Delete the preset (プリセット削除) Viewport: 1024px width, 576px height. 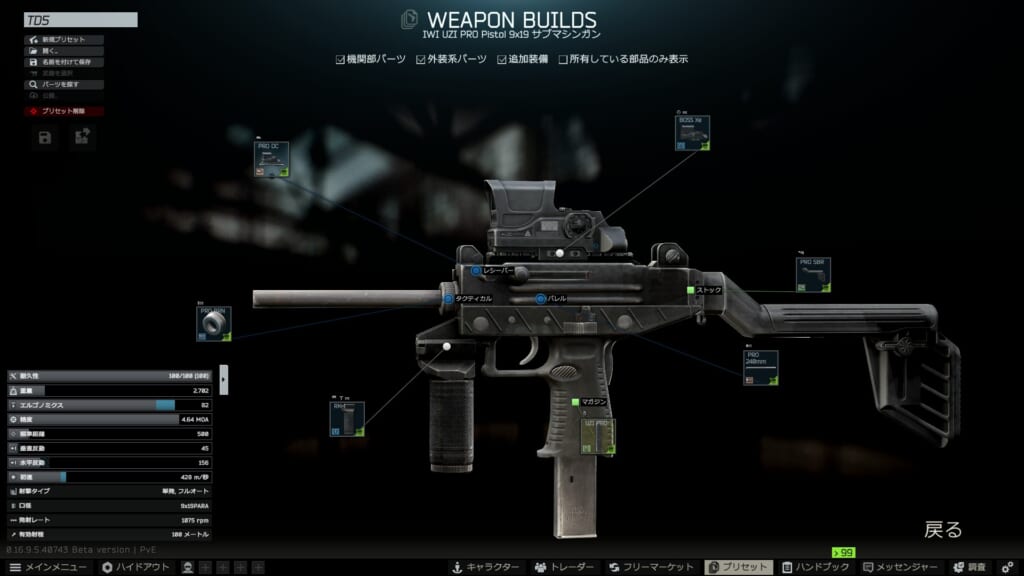coord(62,111)
